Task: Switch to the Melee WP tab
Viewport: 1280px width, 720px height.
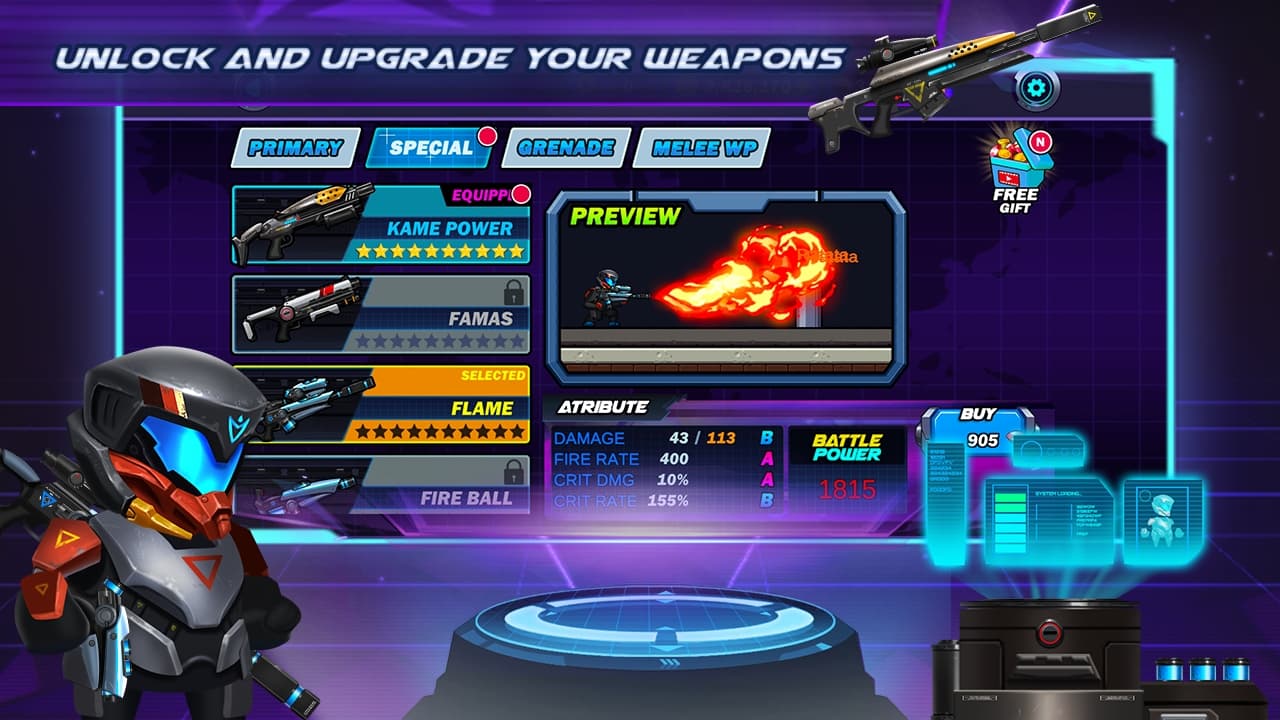Action: tap(703, 148)
